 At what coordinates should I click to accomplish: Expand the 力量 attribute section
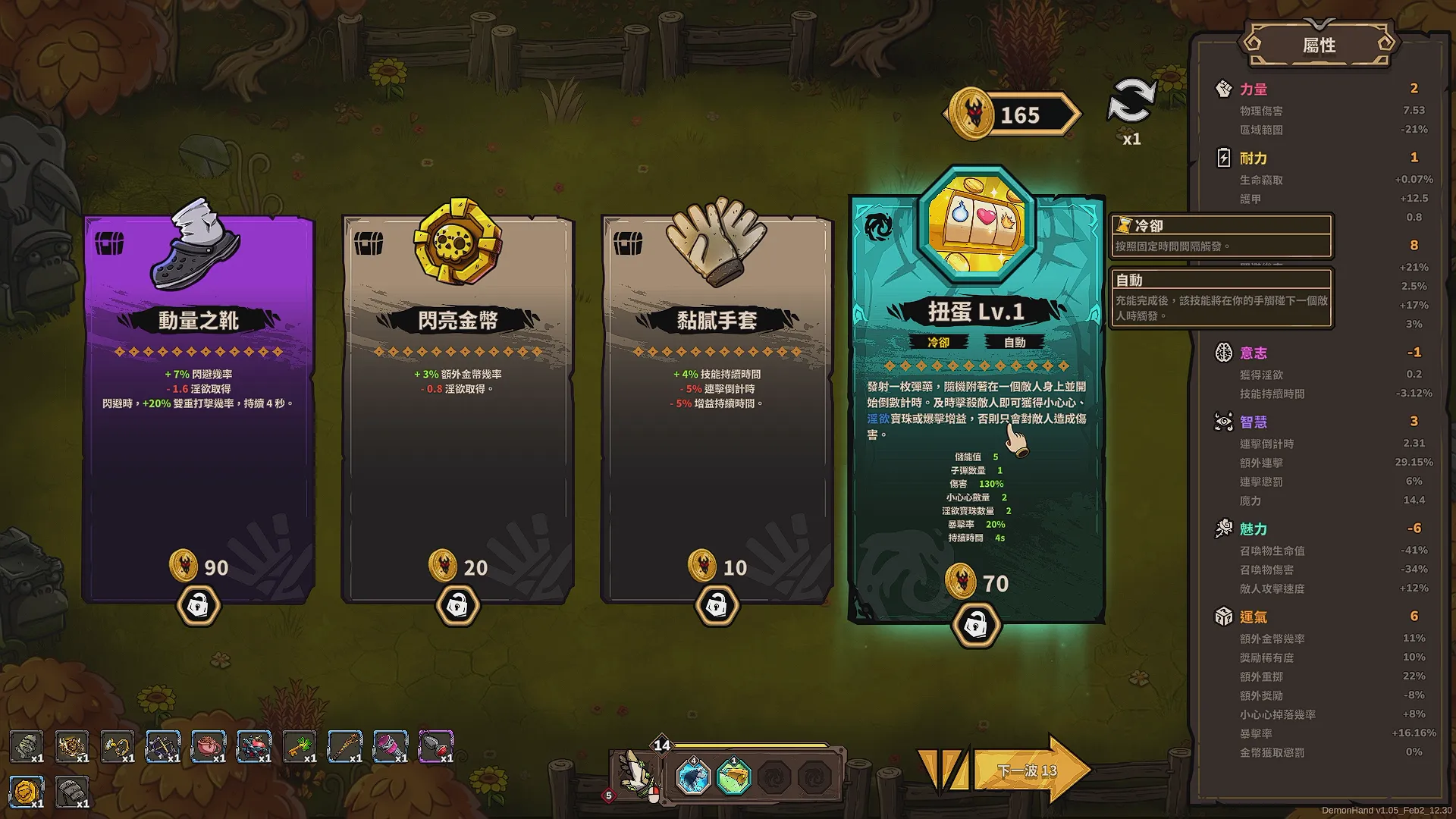tap(1255, 89)
